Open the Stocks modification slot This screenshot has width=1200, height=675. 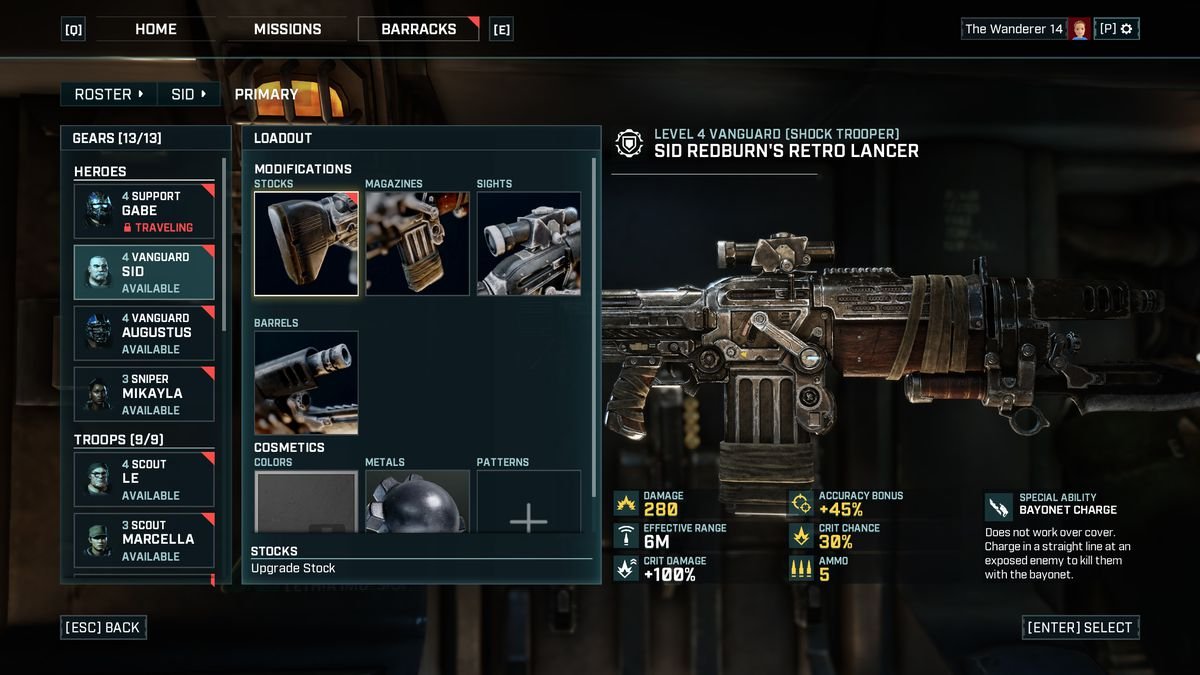pyautogui.click(x=306, y=244)
